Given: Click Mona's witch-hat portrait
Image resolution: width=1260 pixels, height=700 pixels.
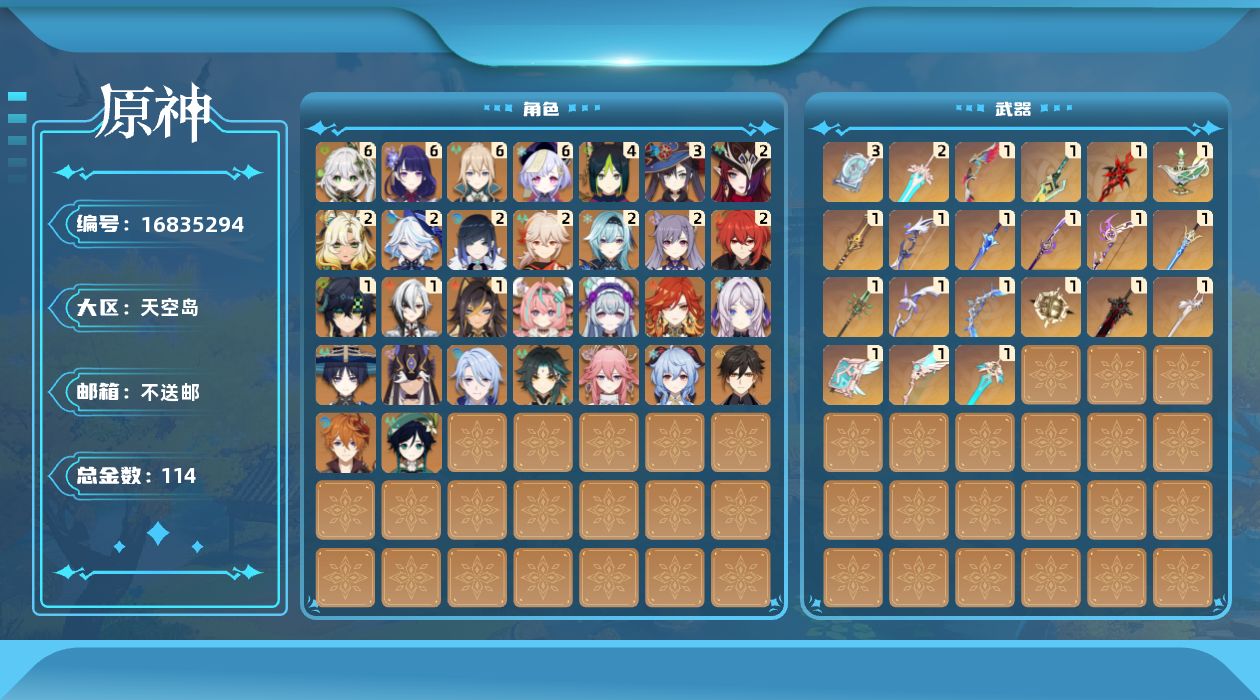Looking at the screenshot, I should (676, 172).
